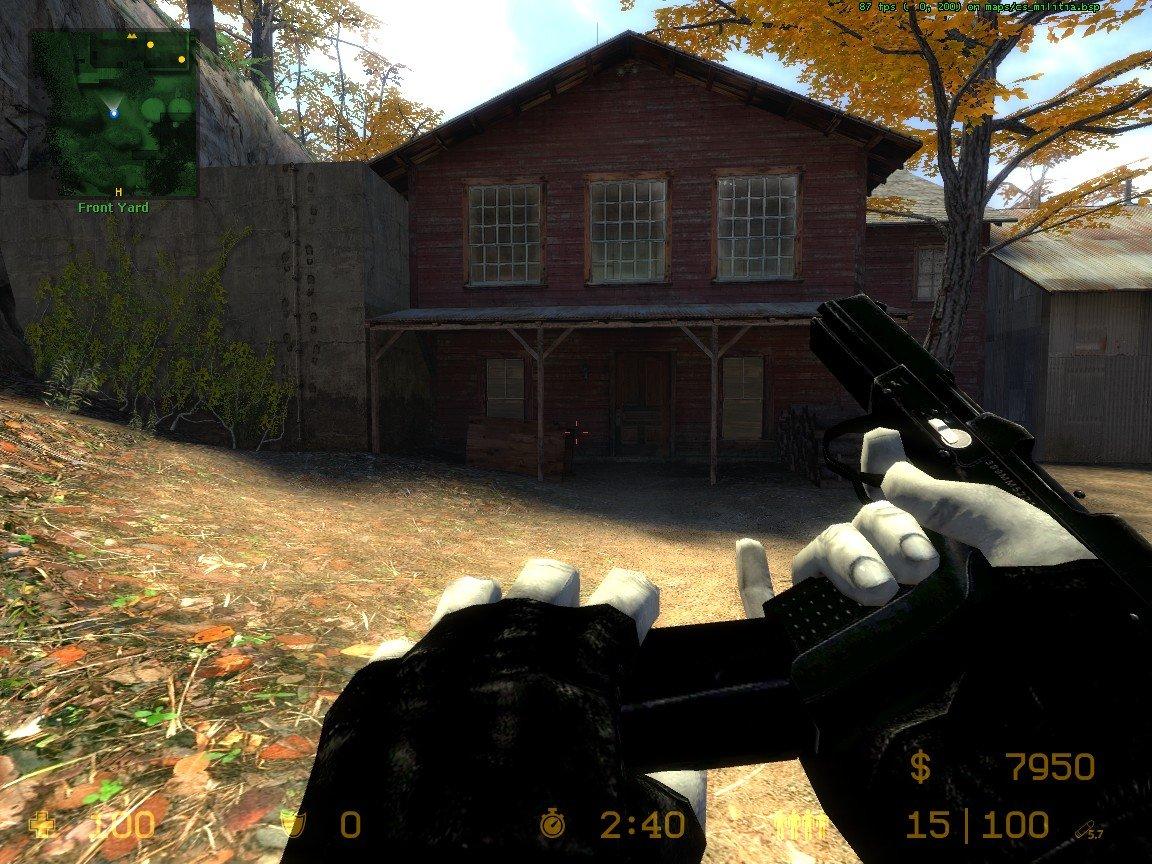Screen dimensions: 1152x864
Task: Click the hostage status icons on the HUD
Action: [803, 825]
